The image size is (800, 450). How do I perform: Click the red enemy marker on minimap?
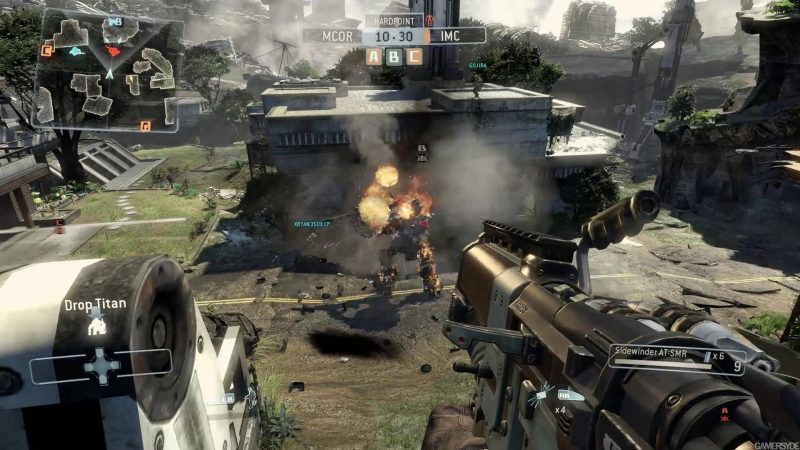112,50
